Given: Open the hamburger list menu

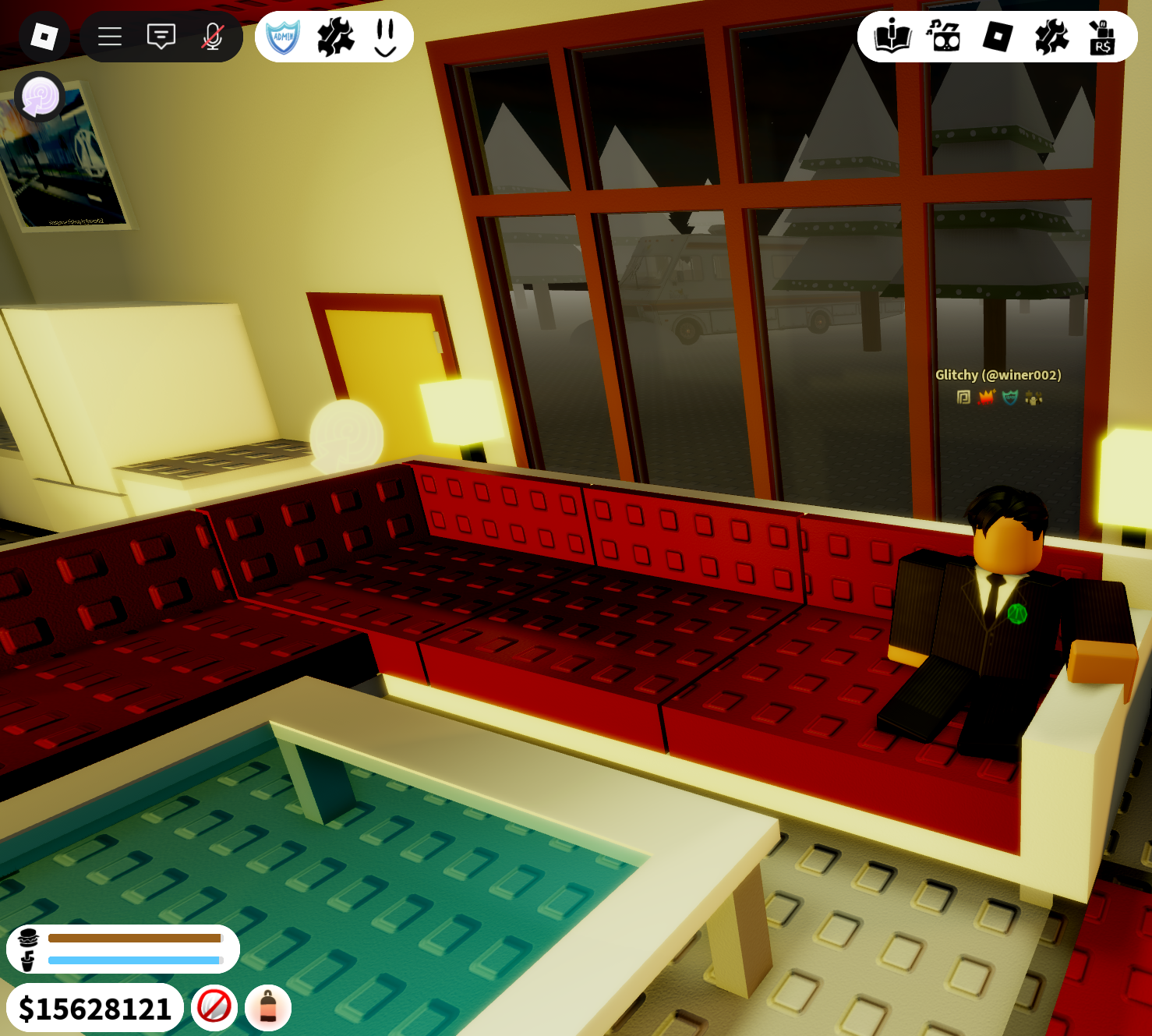Looking at the screenshot, I should 110,36.
